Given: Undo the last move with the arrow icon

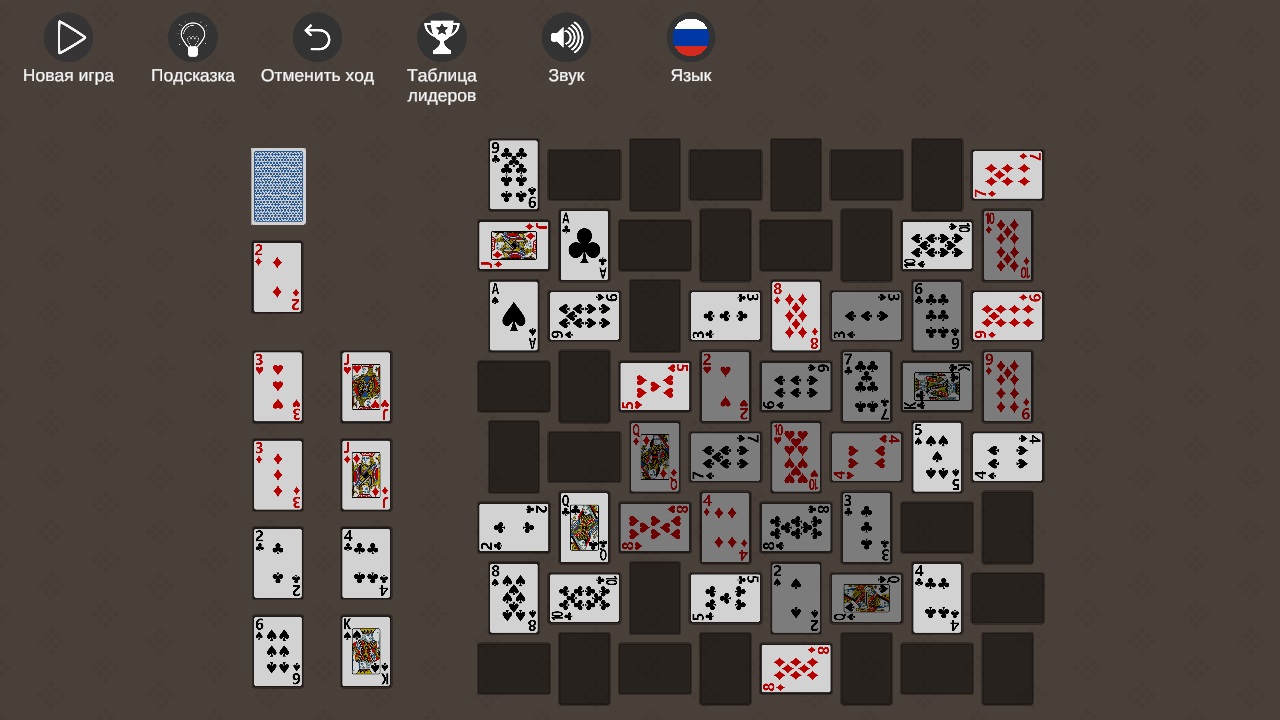Looking at the screenshot, I should click(x=317, y=38).
